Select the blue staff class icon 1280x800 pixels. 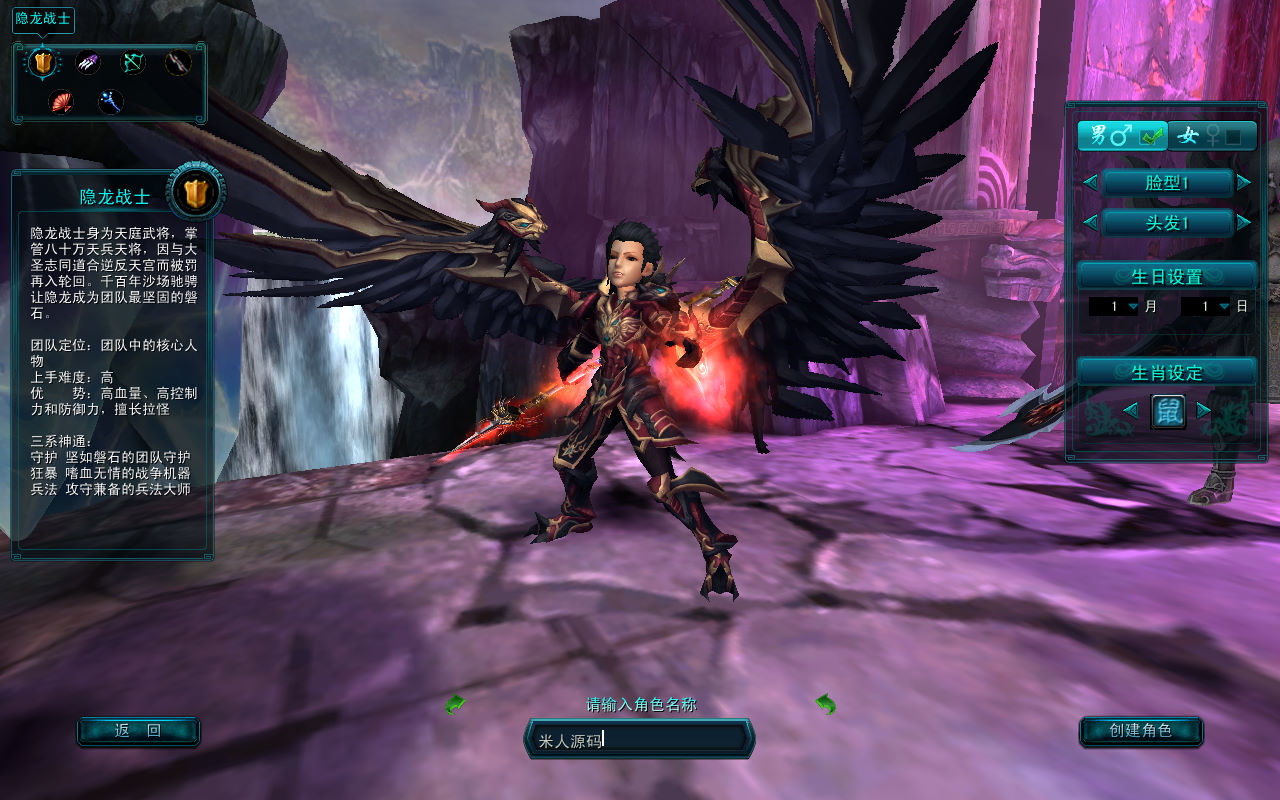point(110,100)
